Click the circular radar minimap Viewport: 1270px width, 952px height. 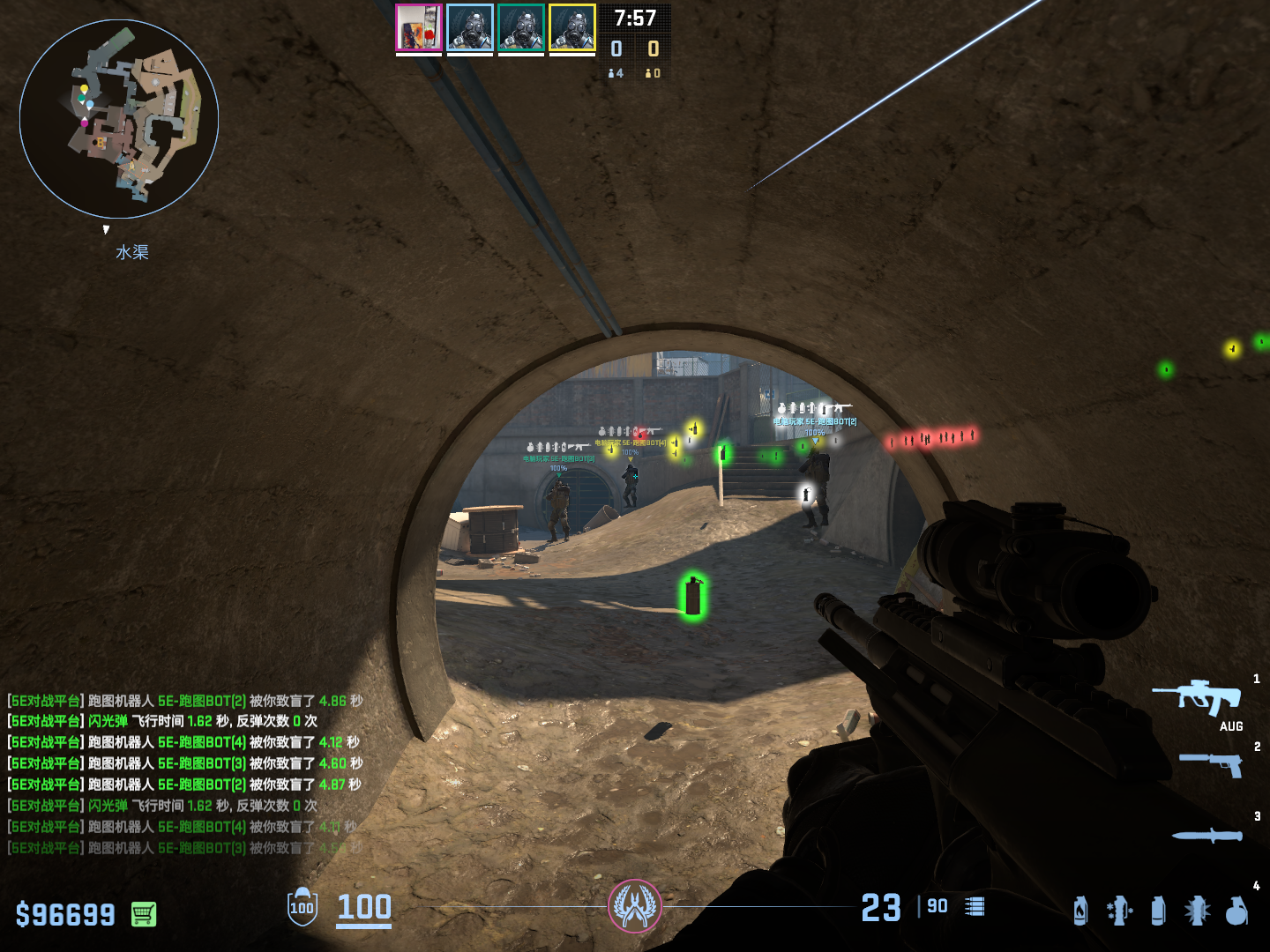[119, 119]
